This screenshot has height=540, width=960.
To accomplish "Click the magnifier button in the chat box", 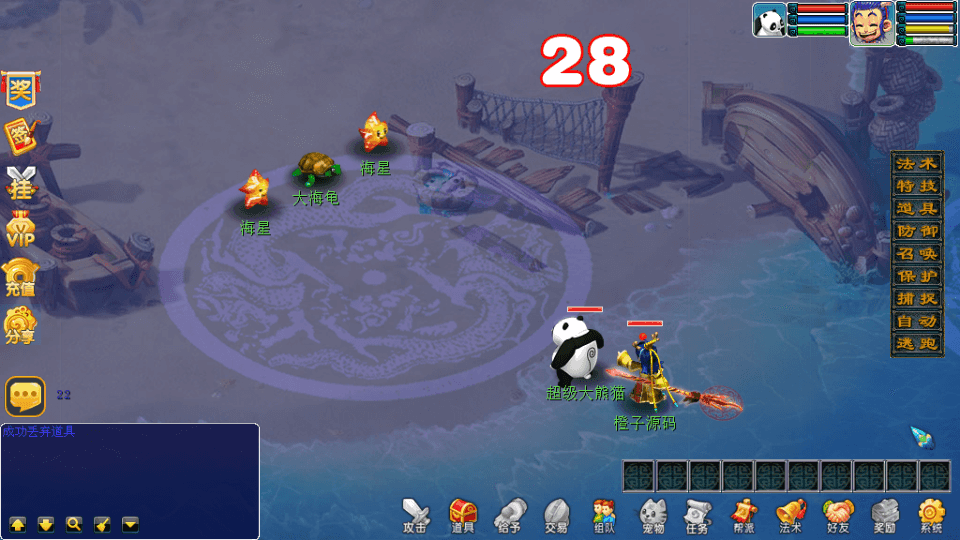I will [74, 524].
